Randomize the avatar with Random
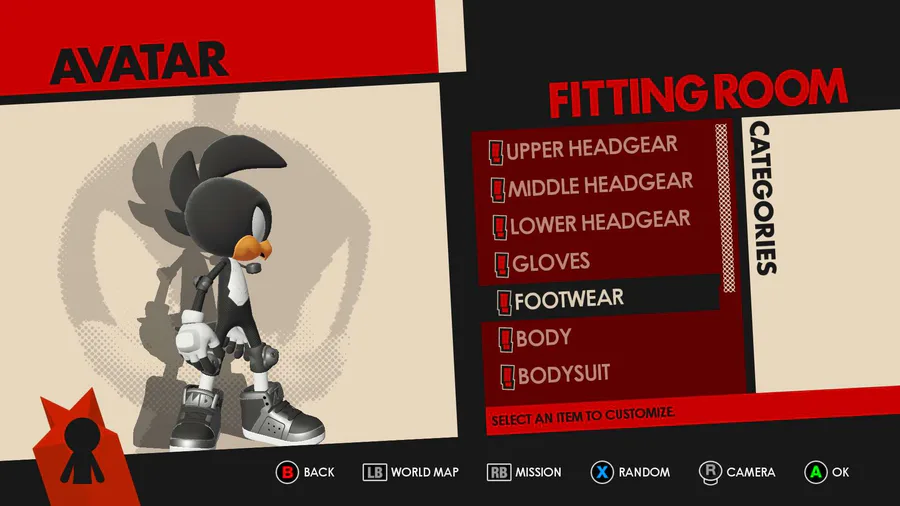 (630, 472)
